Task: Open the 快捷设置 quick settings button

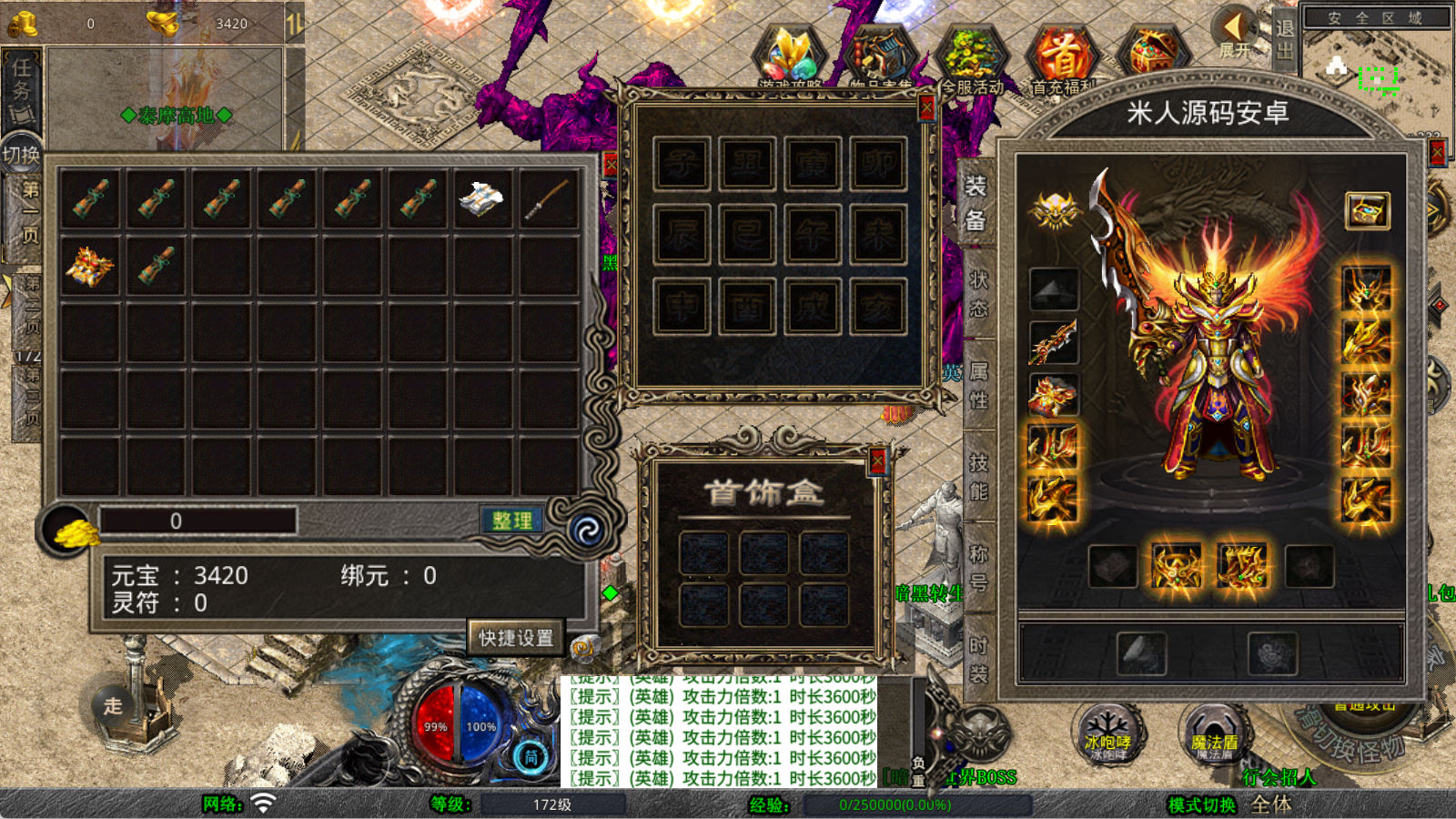Action: click(x=516, y=638)
